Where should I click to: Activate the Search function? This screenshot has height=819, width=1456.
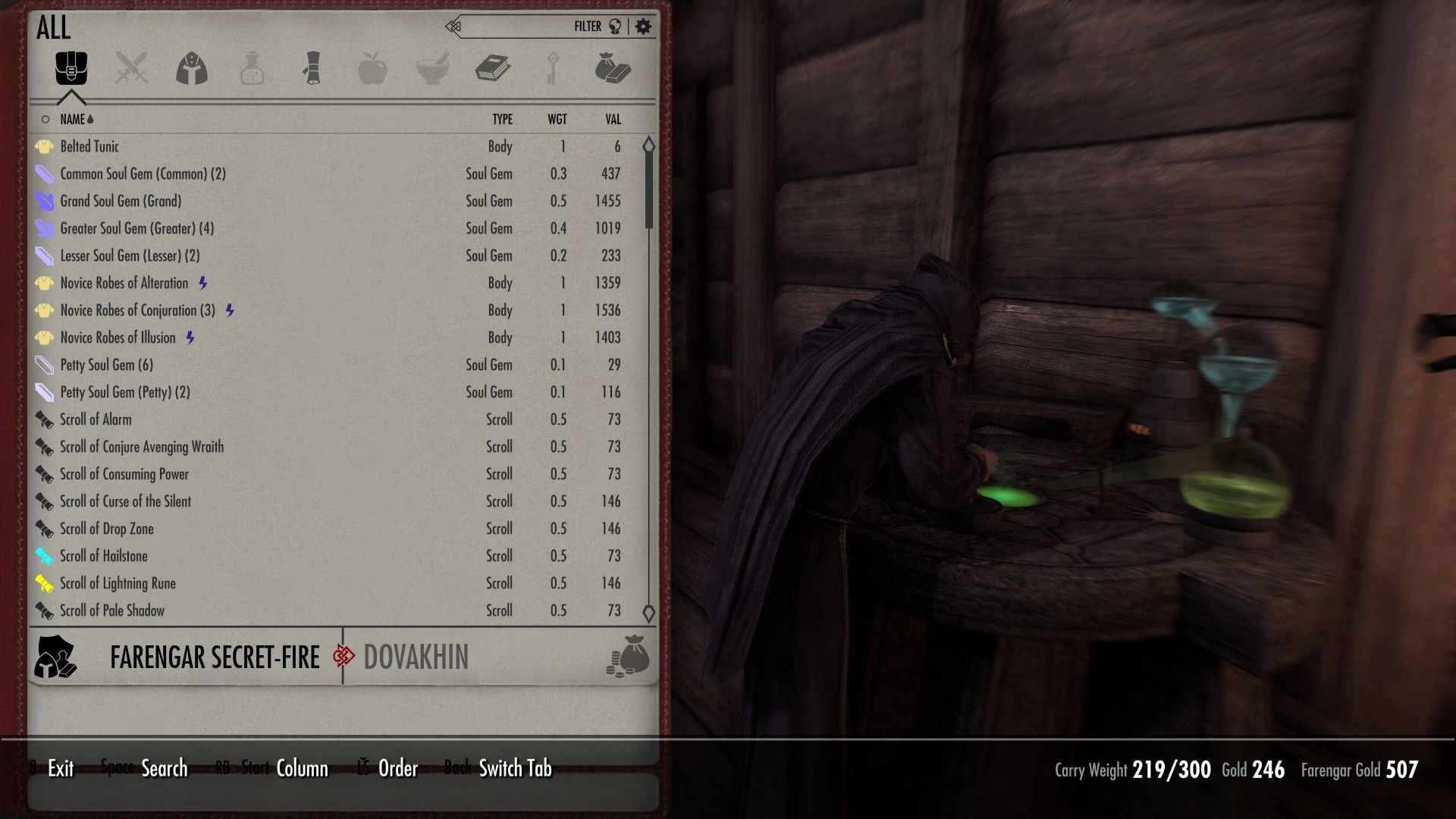click(x=164, y=768)
